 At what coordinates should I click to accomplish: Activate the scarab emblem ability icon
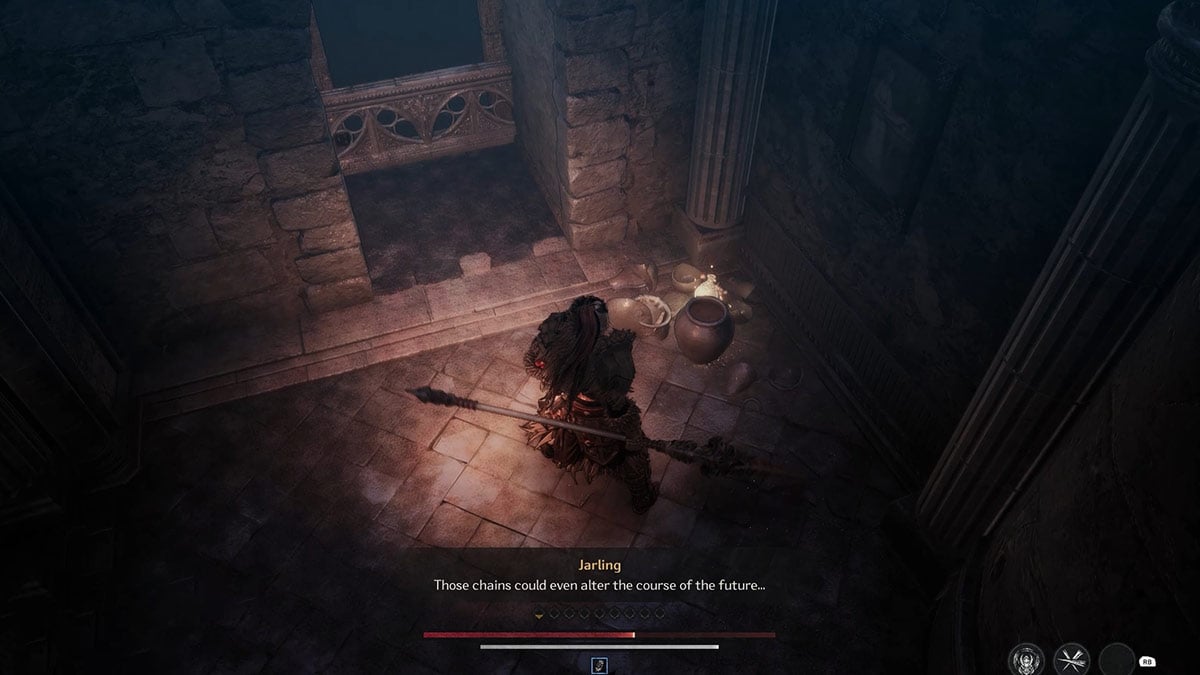1025,660
